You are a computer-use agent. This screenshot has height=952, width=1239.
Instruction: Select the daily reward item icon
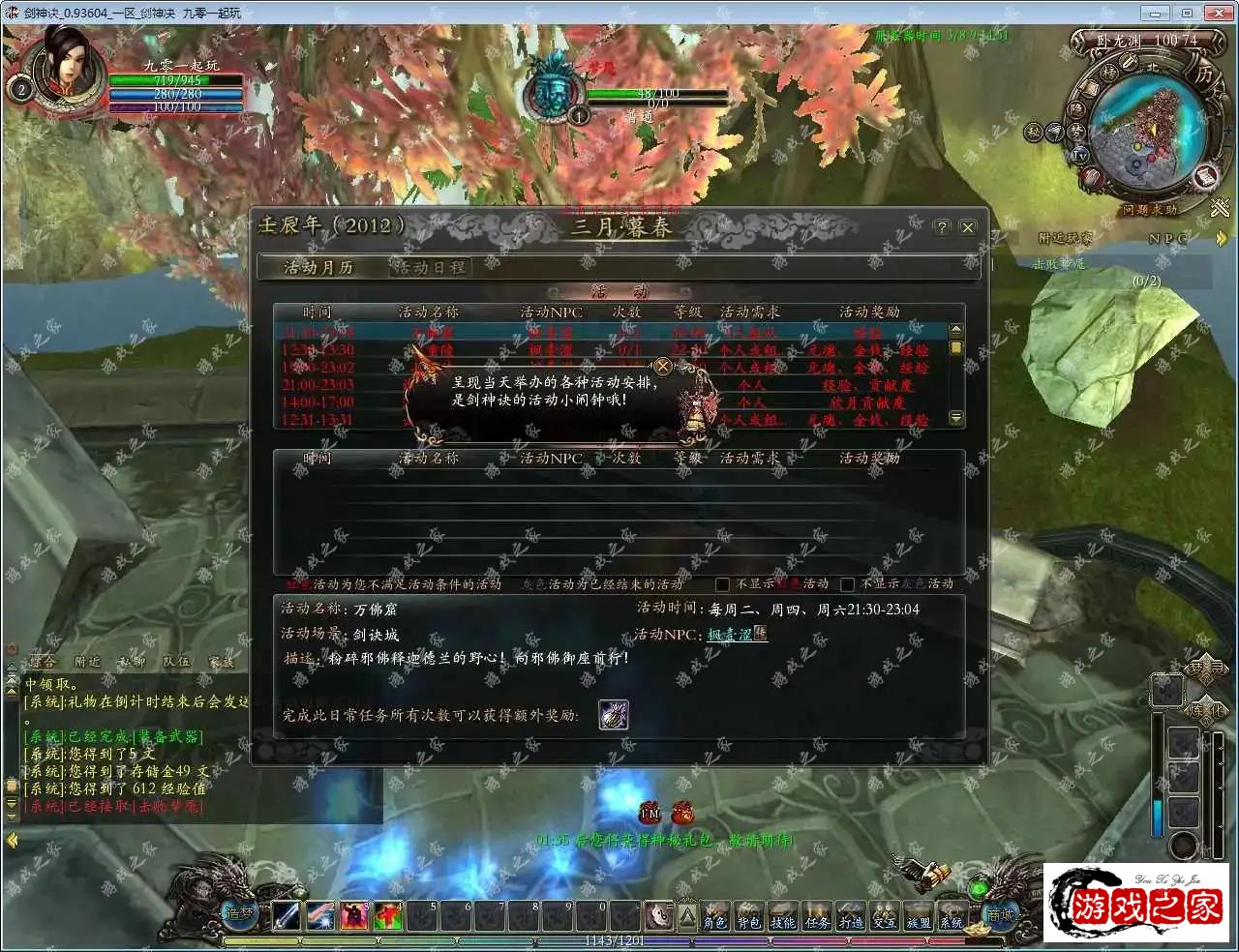pos(614,715)
